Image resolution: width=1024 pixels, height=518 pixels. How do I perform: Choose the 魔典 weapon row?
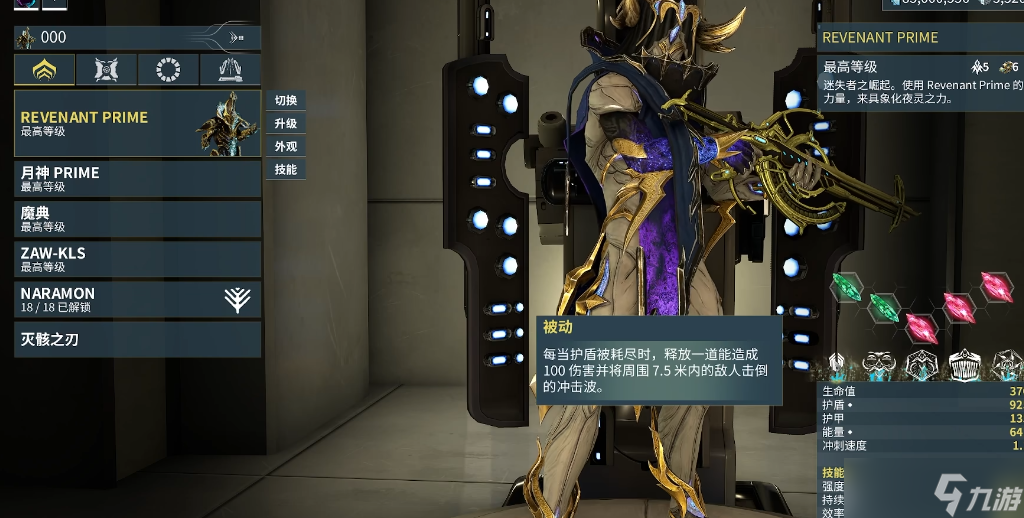[x=137, y=219]
